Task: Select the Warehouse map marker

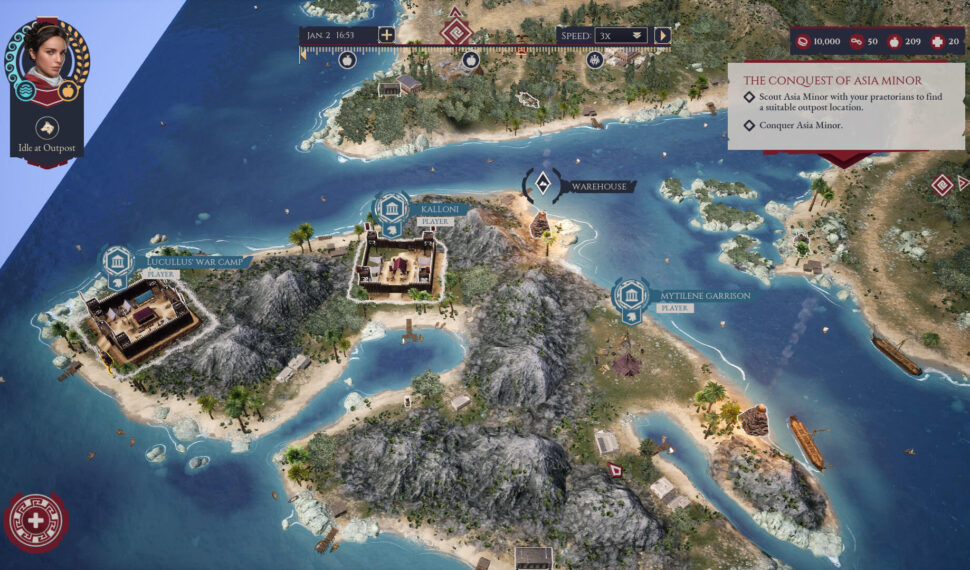Action: point(542,183)
